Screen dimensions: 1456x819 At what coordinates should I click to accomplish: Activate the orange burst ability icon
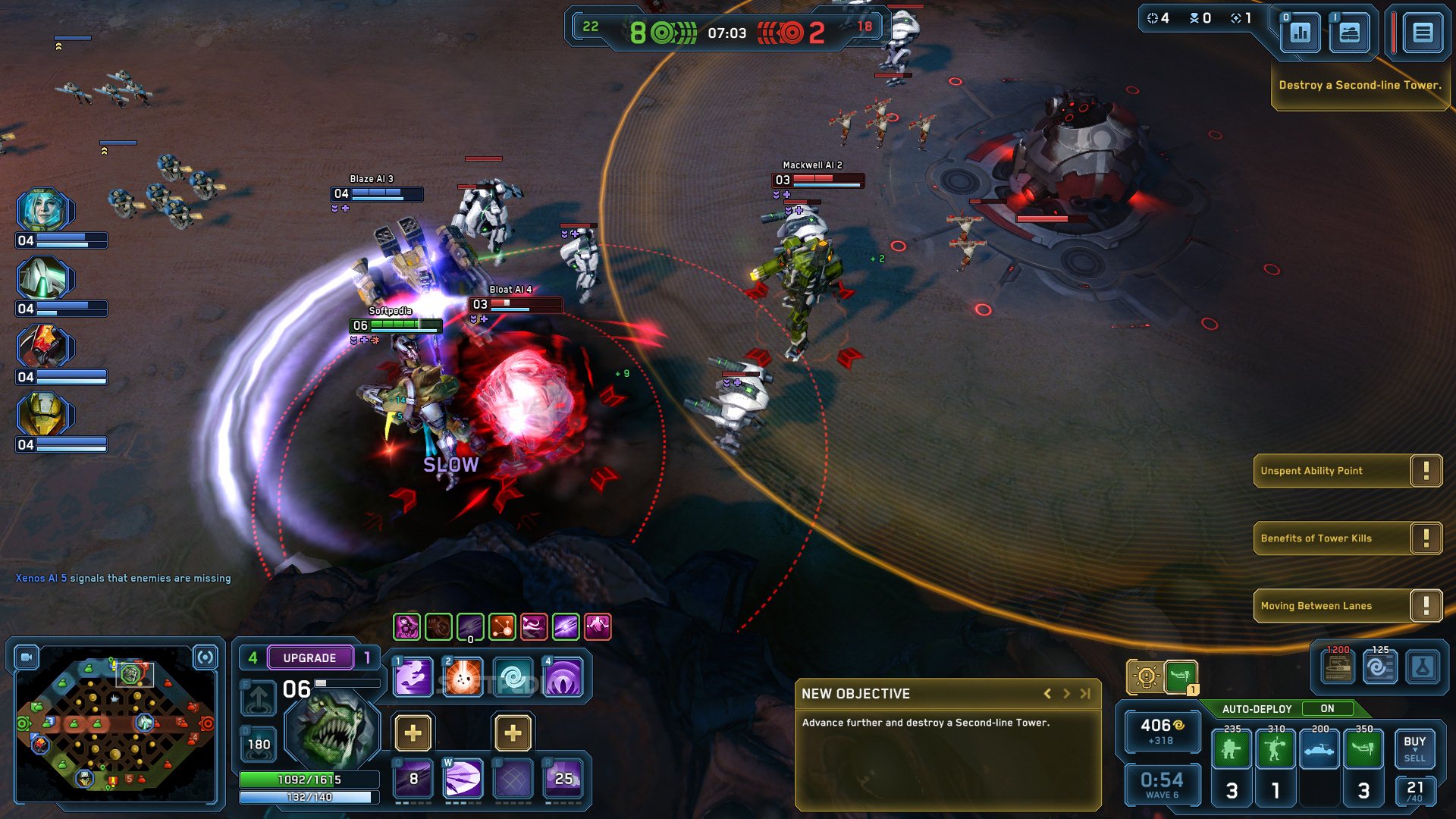coord(463,676)
